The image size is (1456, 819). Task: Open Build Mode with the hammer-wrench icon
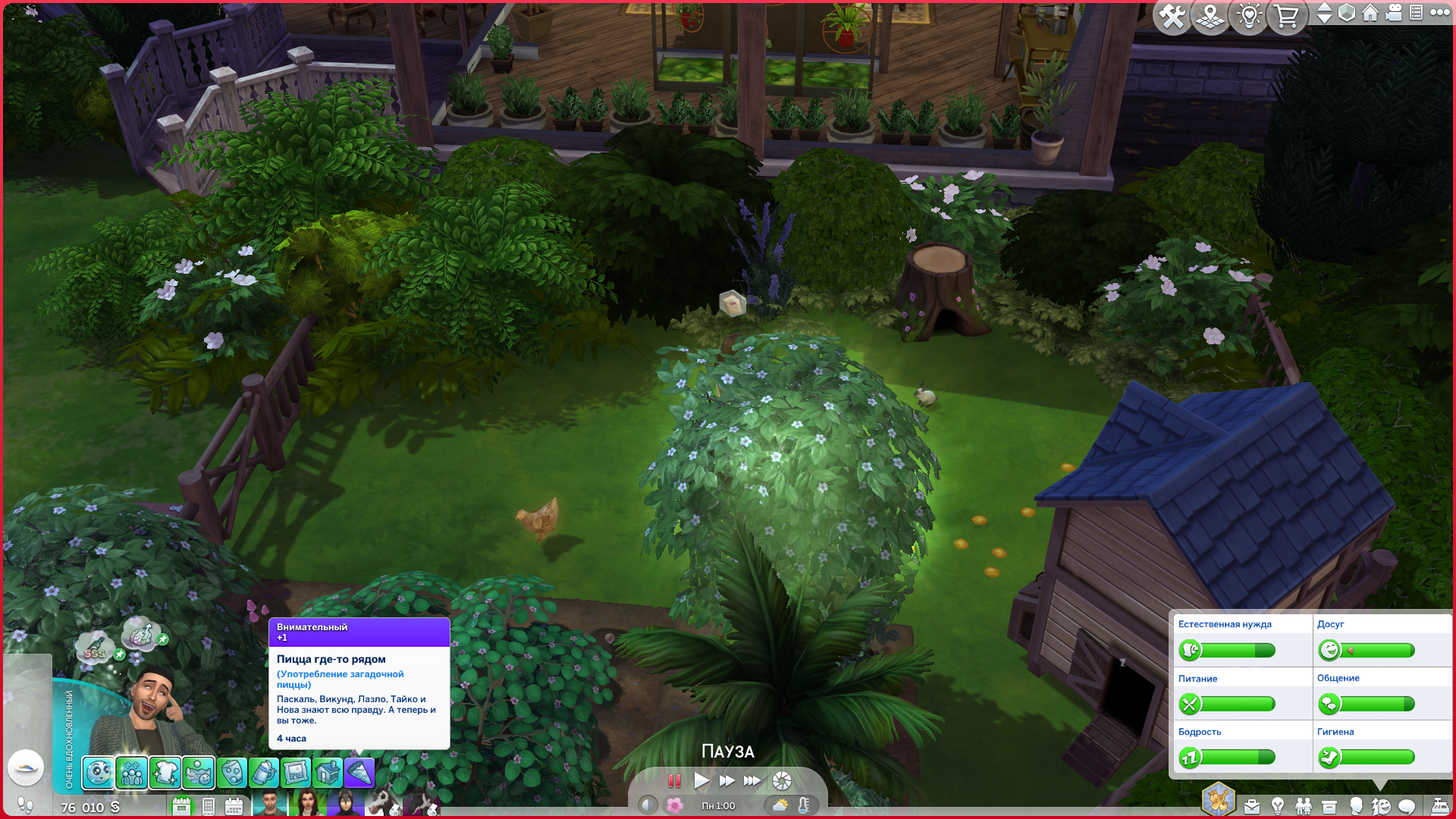coord(1172,16)
